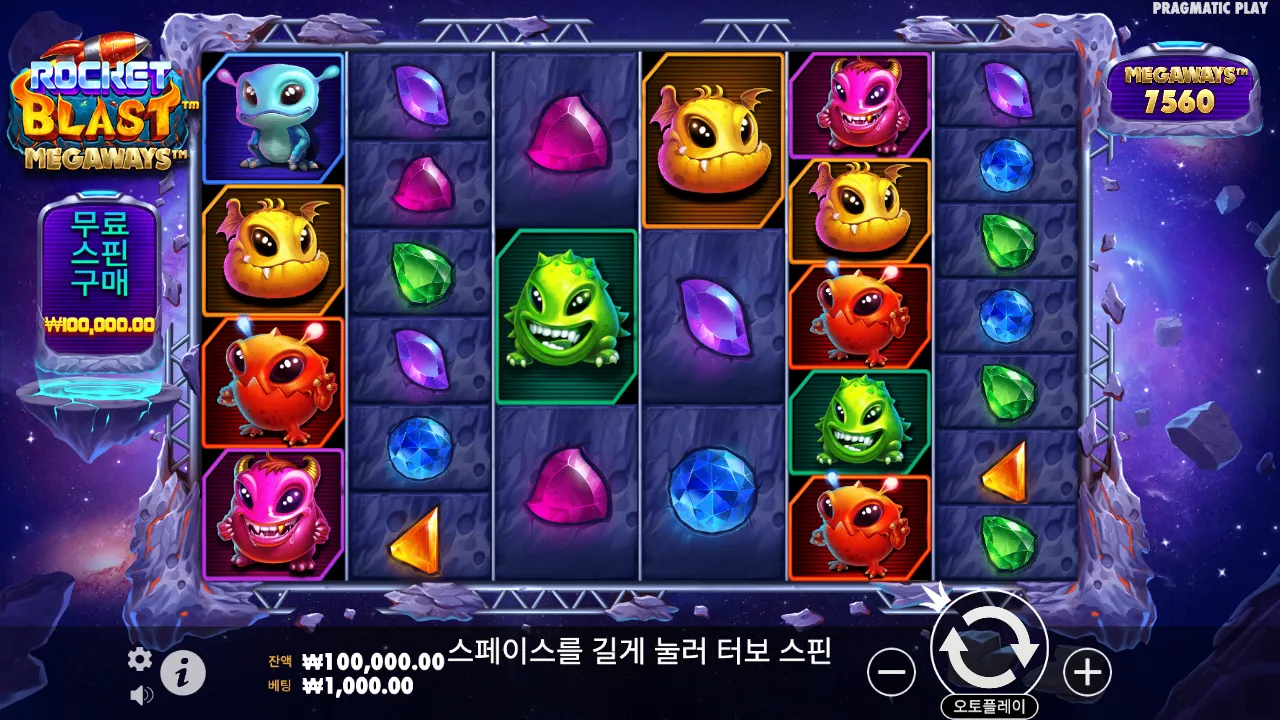1280x720 pixels.
Task: Mute the game sound
Action: point(139,693)
